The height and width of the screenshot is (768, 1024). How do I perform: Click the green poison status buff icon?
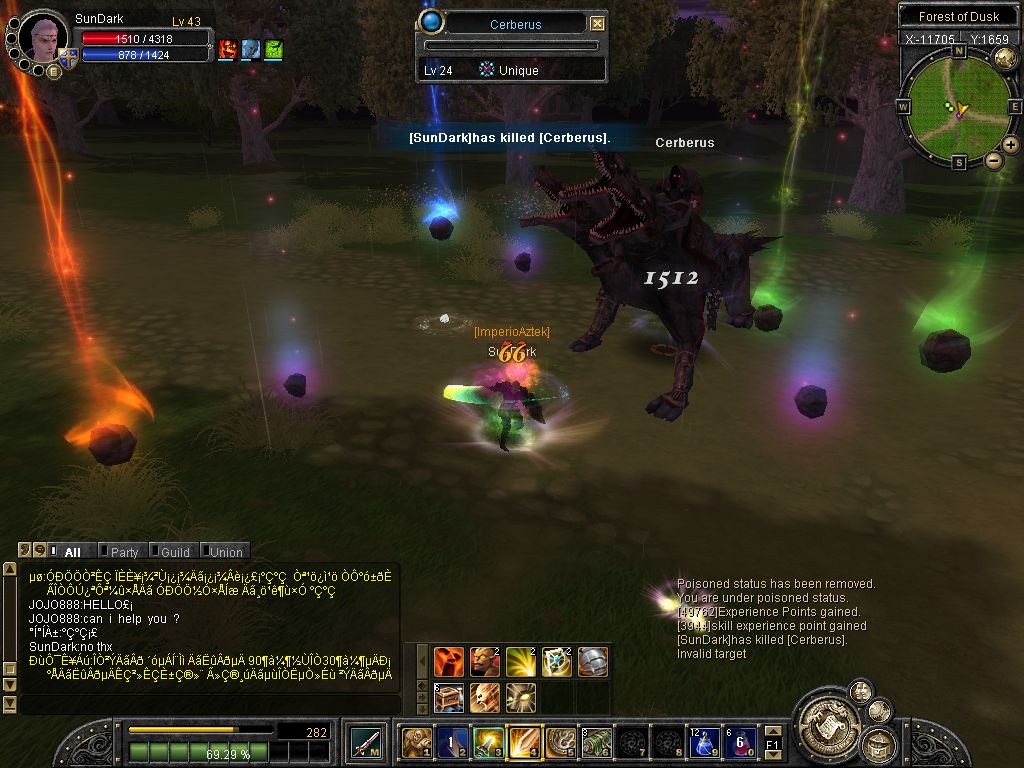coord(273,49)
